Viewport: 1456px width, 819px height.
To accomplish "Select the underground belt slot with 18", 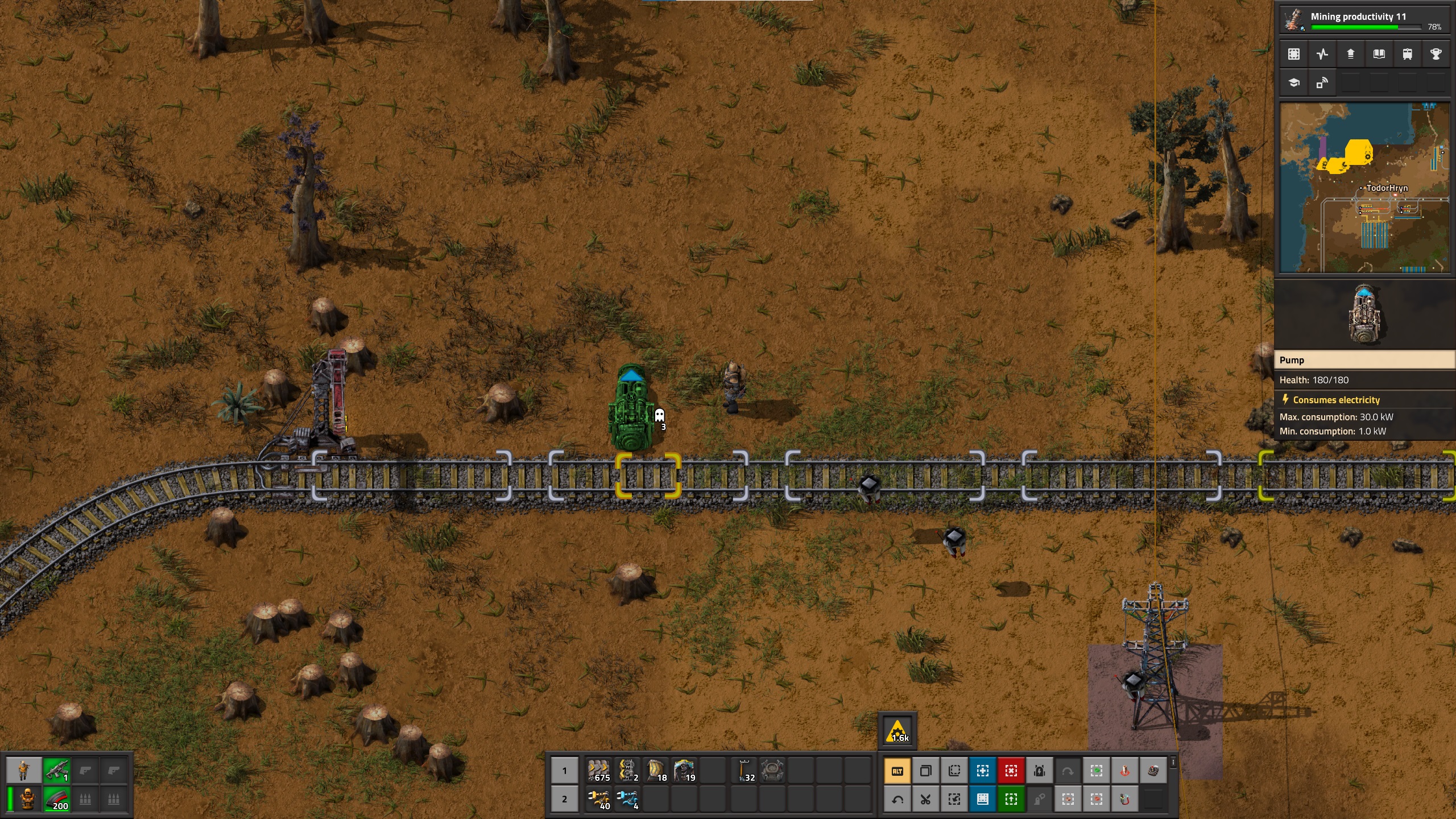I will point(656,771).
